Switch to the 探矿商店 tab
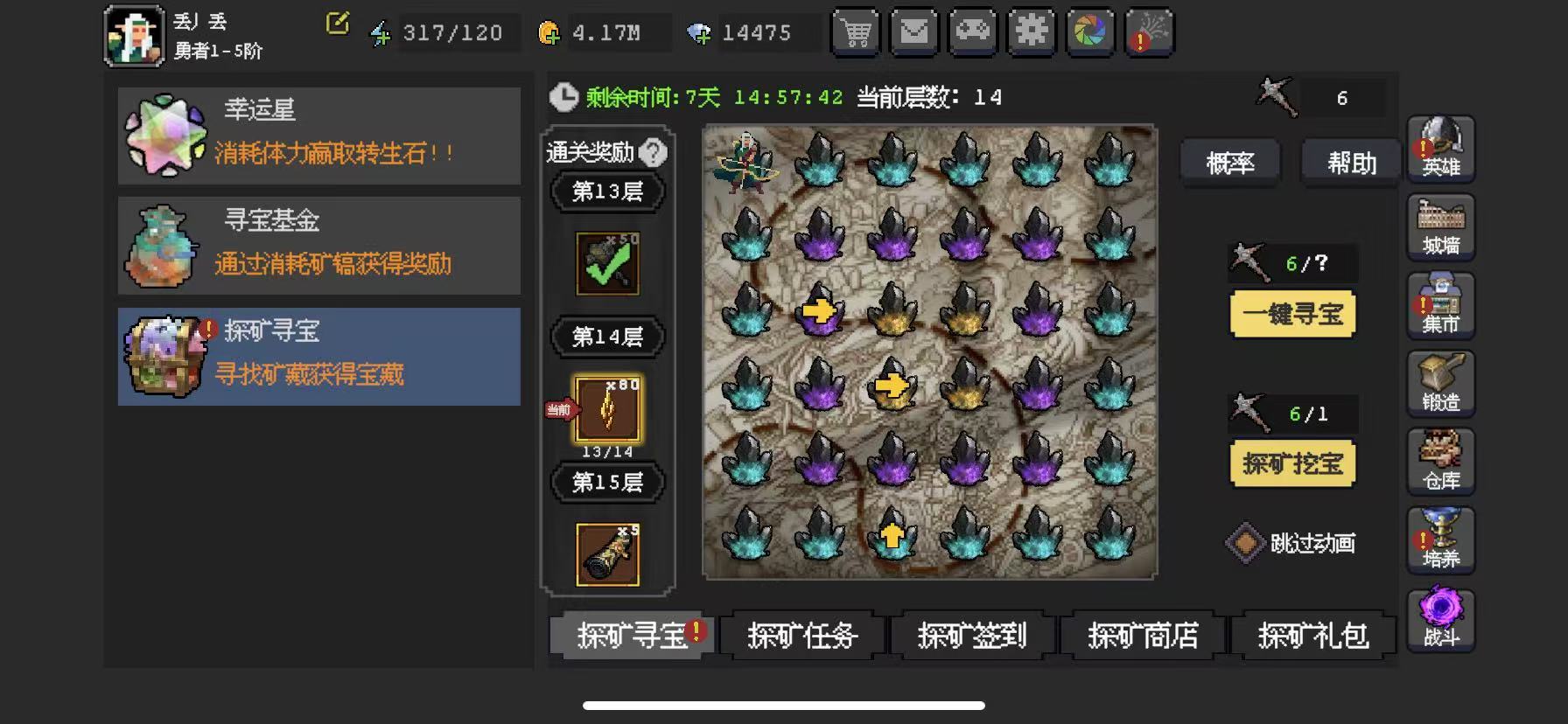 tap(1142, 636)
